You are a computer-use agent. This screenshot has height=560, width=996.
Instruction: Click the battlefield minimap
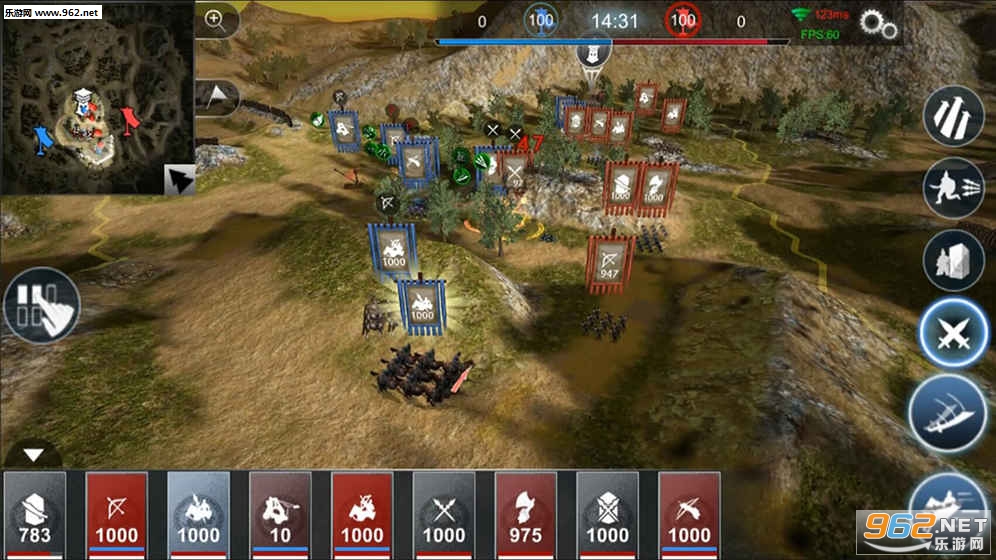[x=95, y=98]
